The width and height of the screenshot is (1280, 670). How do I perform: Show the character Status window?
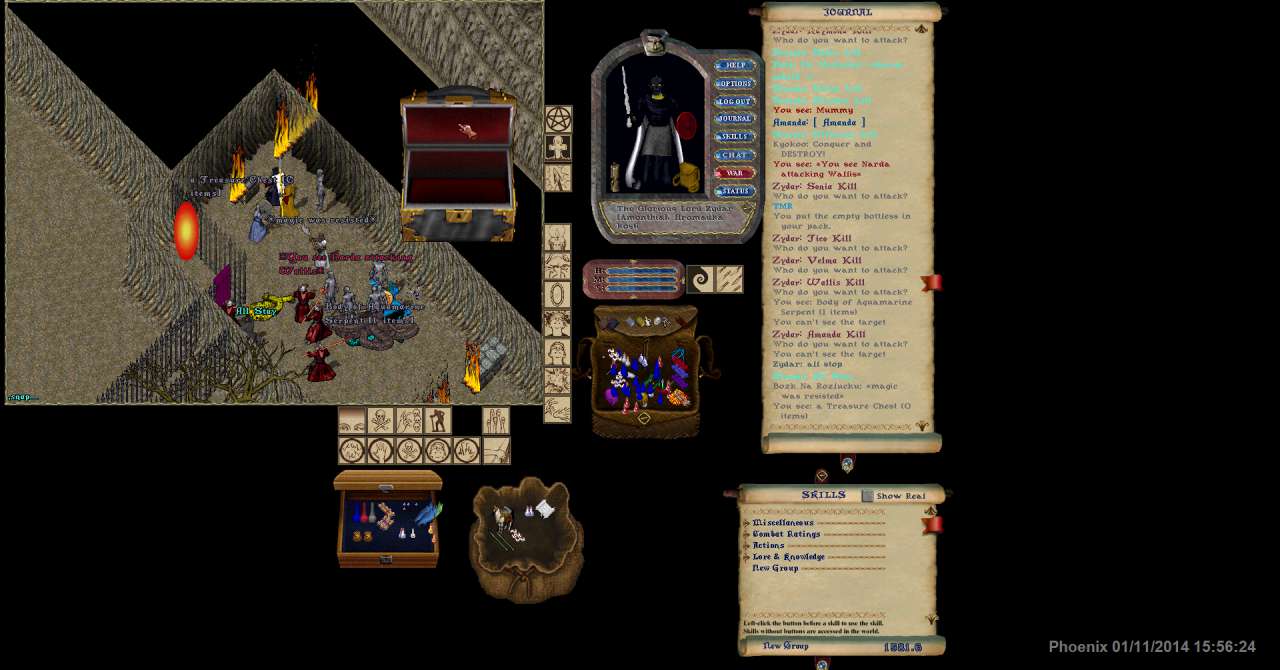[735, 191]
